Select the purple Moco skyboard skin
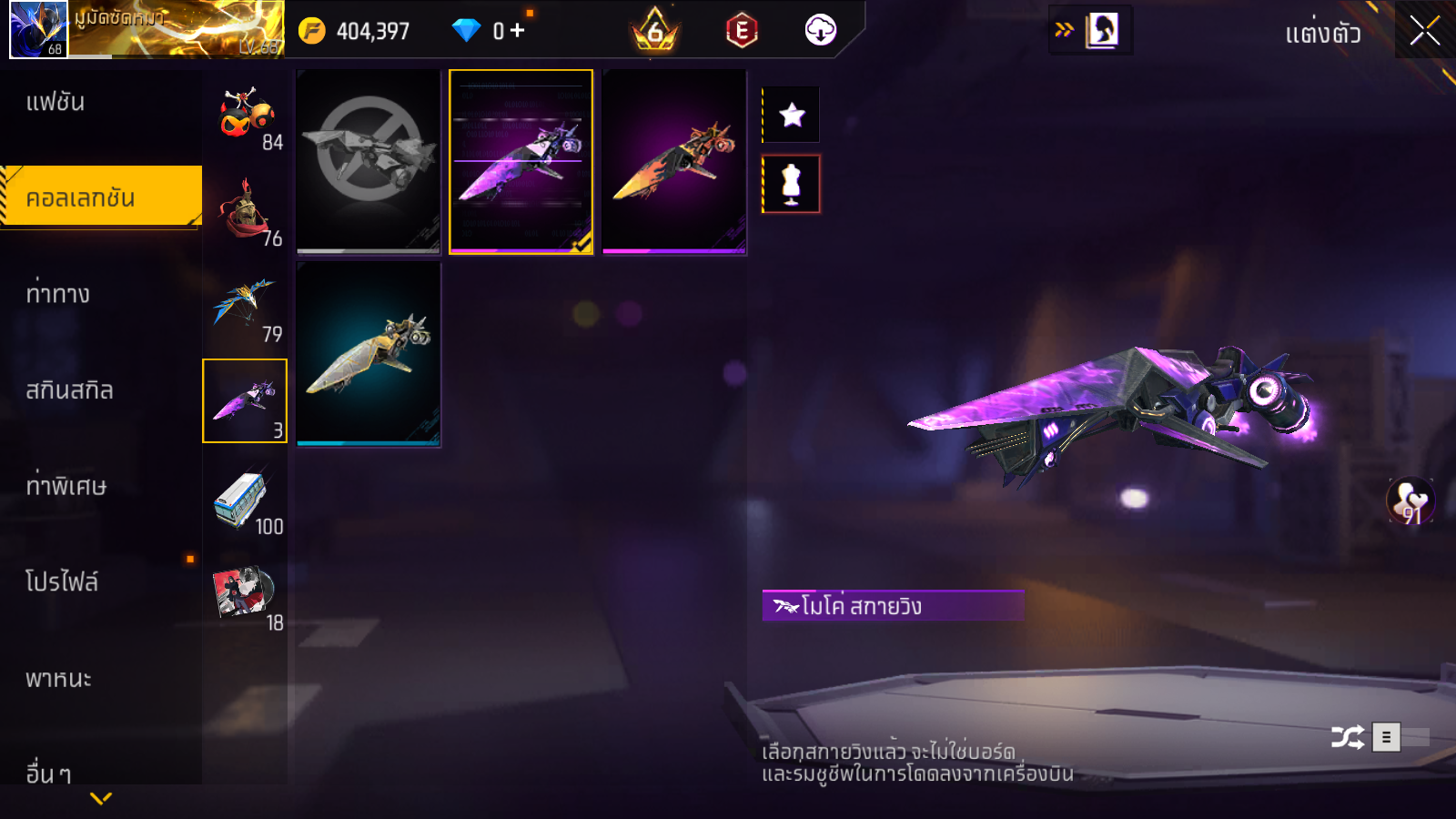The image size is (1456, 819). tap(521, 162)
